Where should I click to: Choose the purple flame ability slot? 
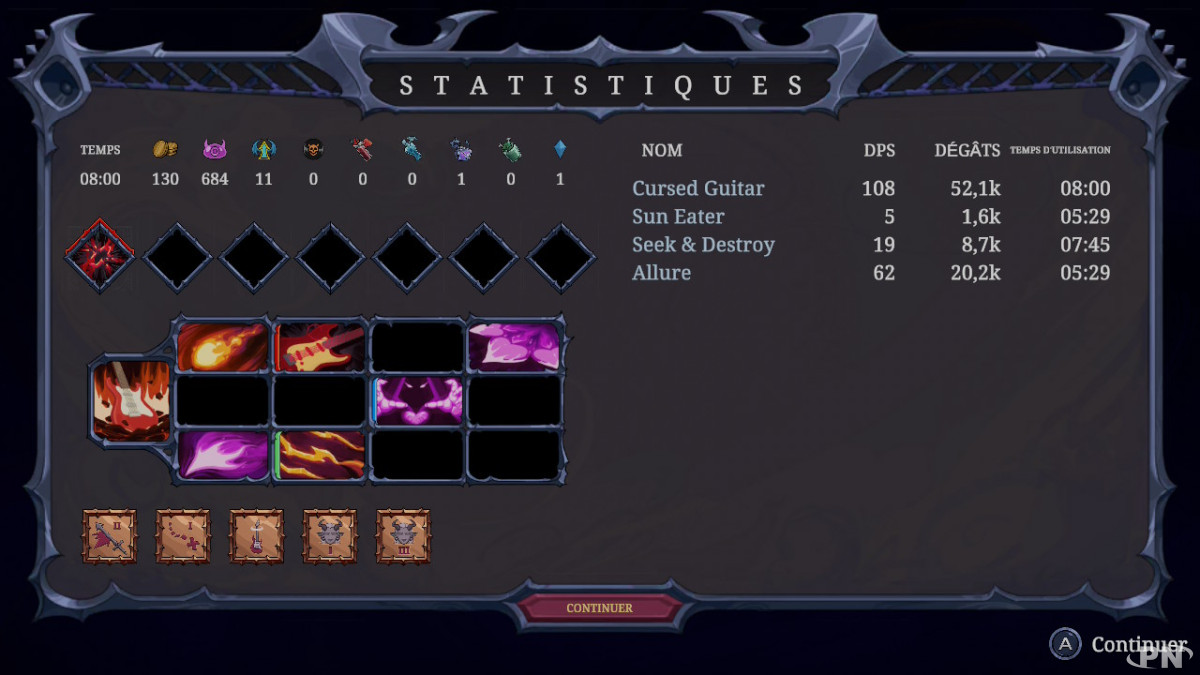(x=222, y=455)
